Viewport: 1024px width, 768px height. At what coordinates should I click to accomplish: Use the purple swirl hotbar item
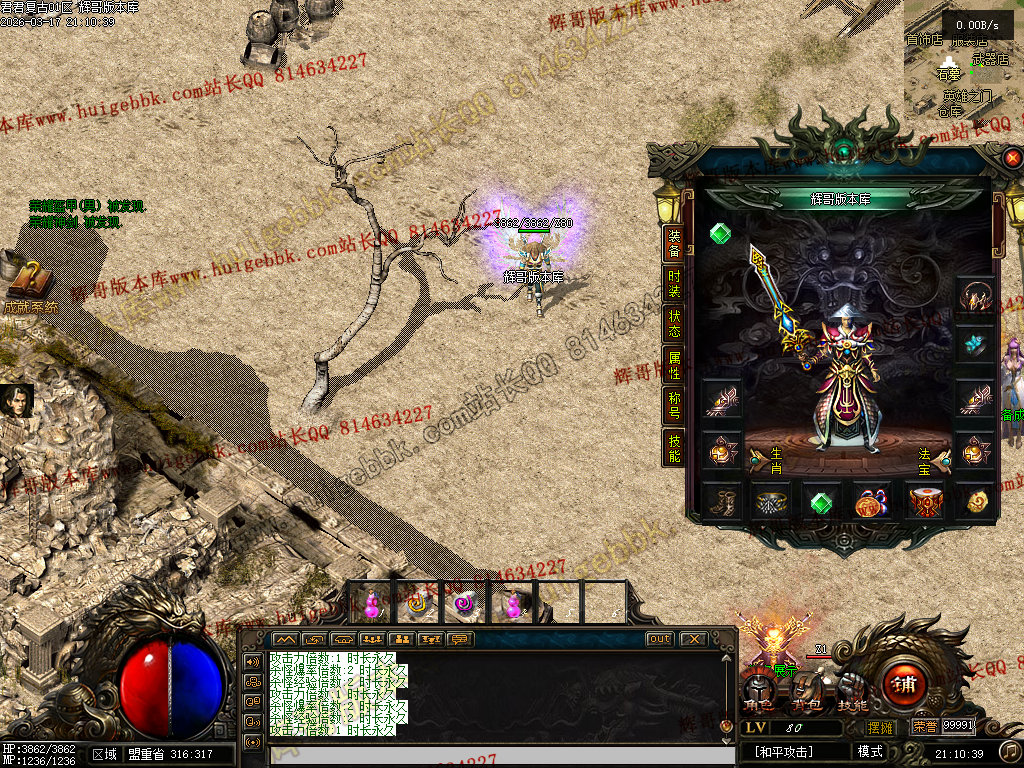(464, 604)
